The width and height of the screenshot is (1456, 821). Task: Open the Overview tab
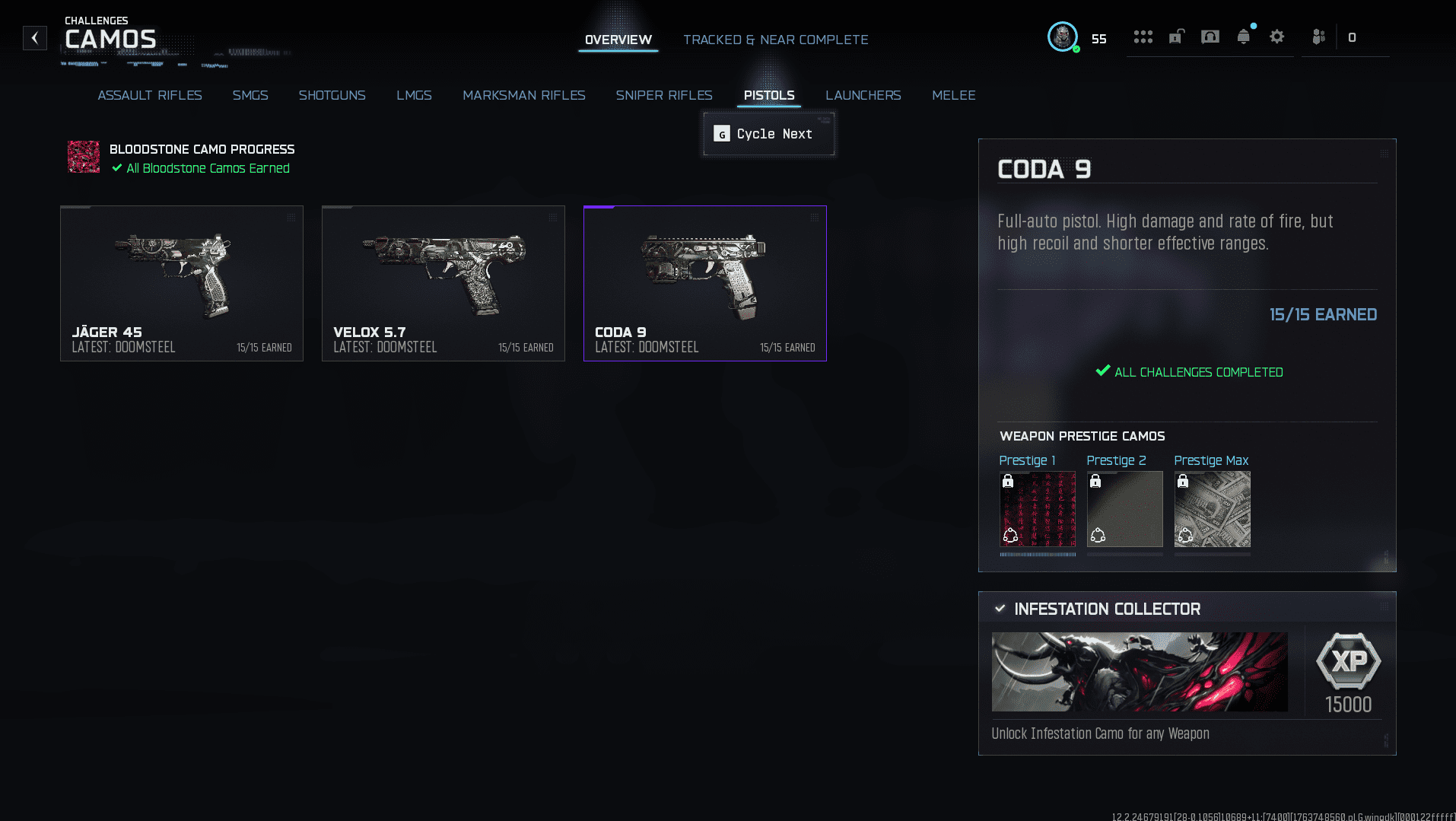(618, 40)
